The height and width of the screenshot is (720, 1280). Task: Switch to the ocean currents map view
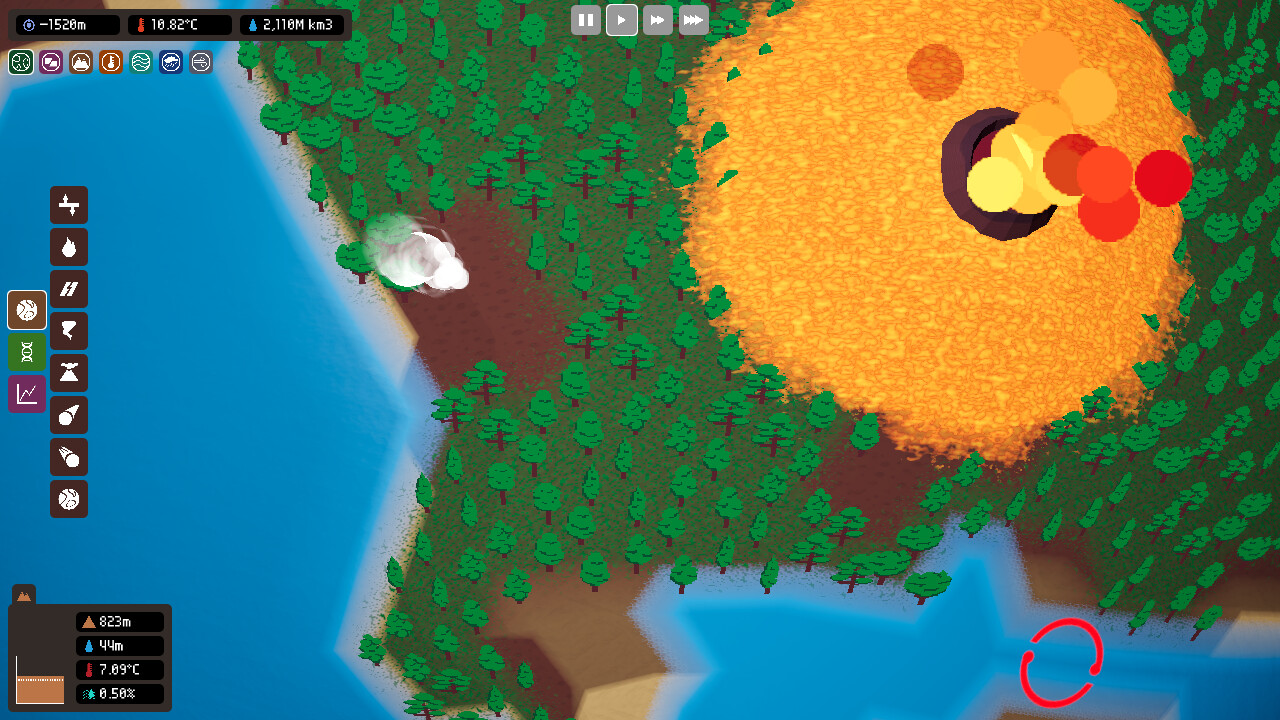pyautogui.click(x=140, y=62)
